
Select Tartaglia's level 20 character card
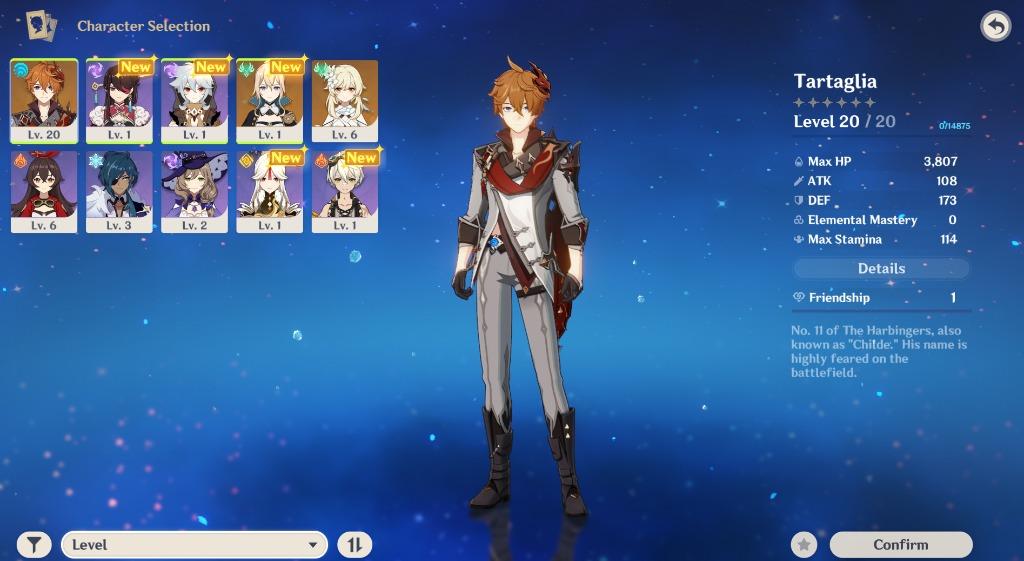click(x=44, y=101)
